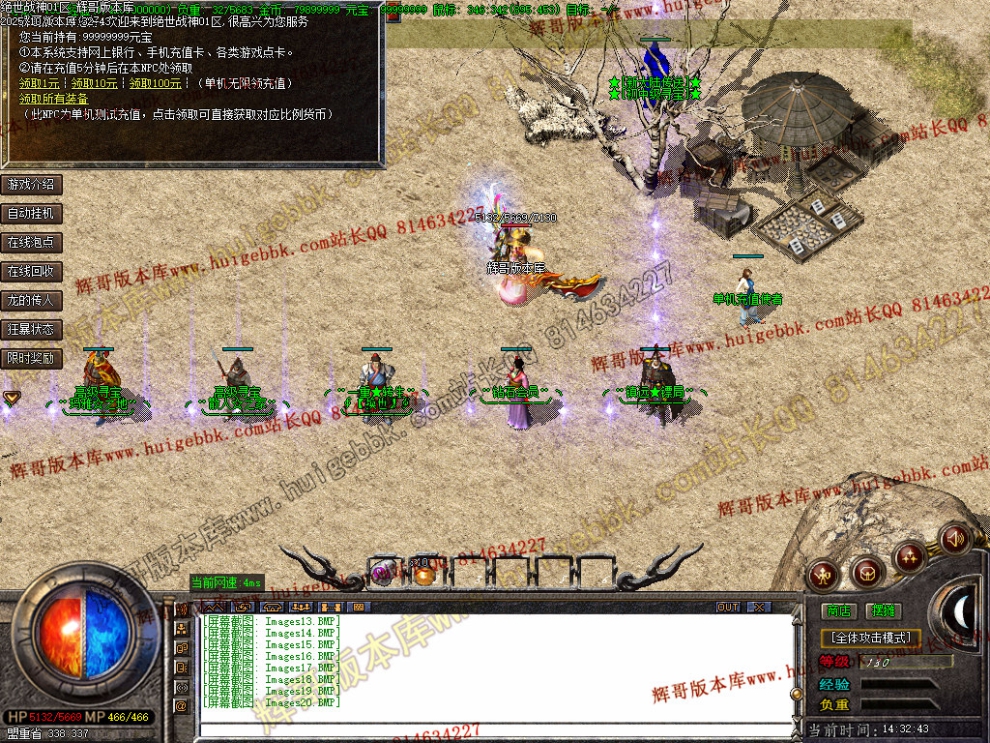Claim 100 yuan via 领取100元 link
The image size is (990, 743).
coord(155,84)
